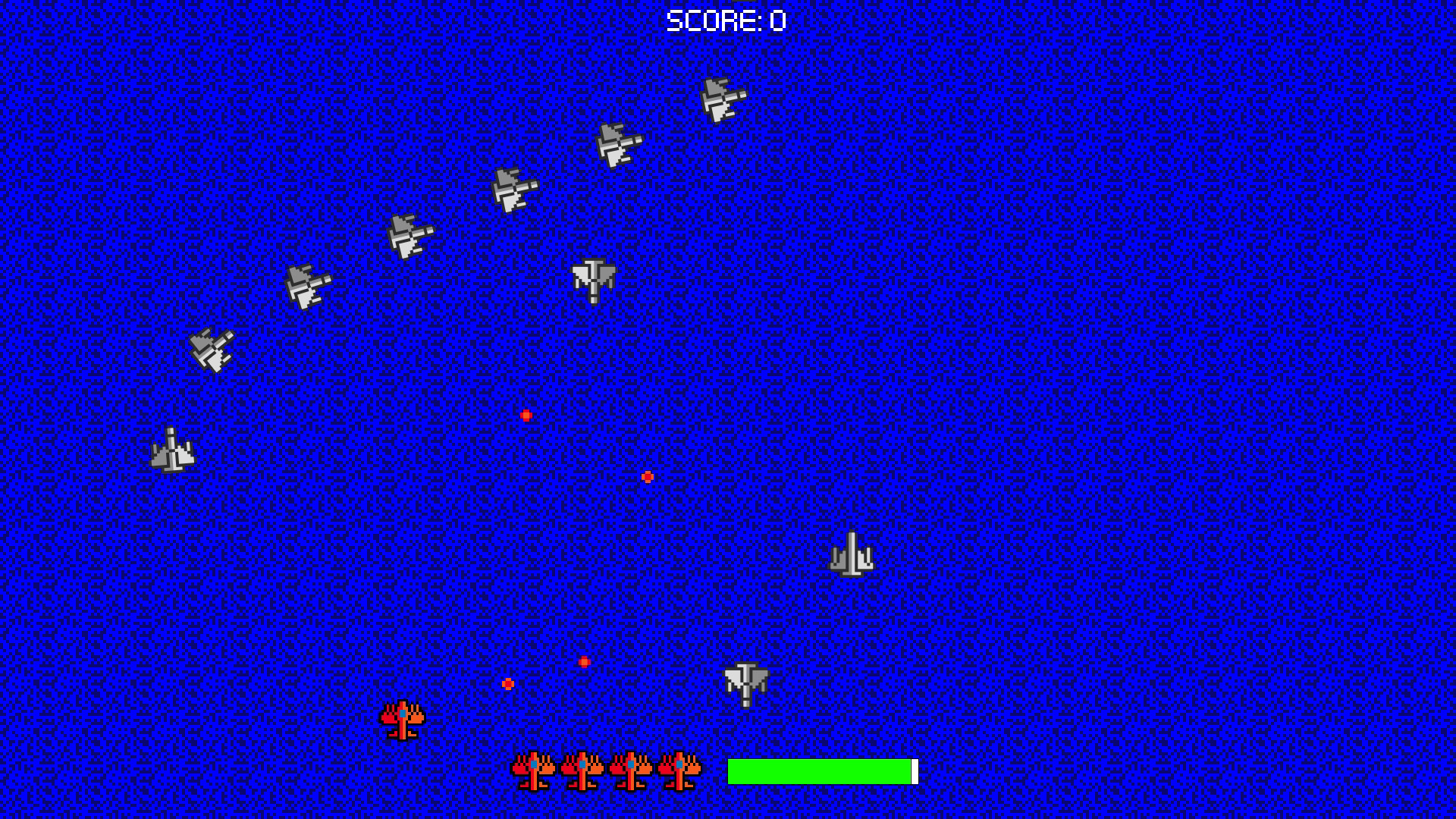This screenshot has height=819, width=1456.
Task: Target the red projectile above the health bar row
Action: click(x=585, y=661)
